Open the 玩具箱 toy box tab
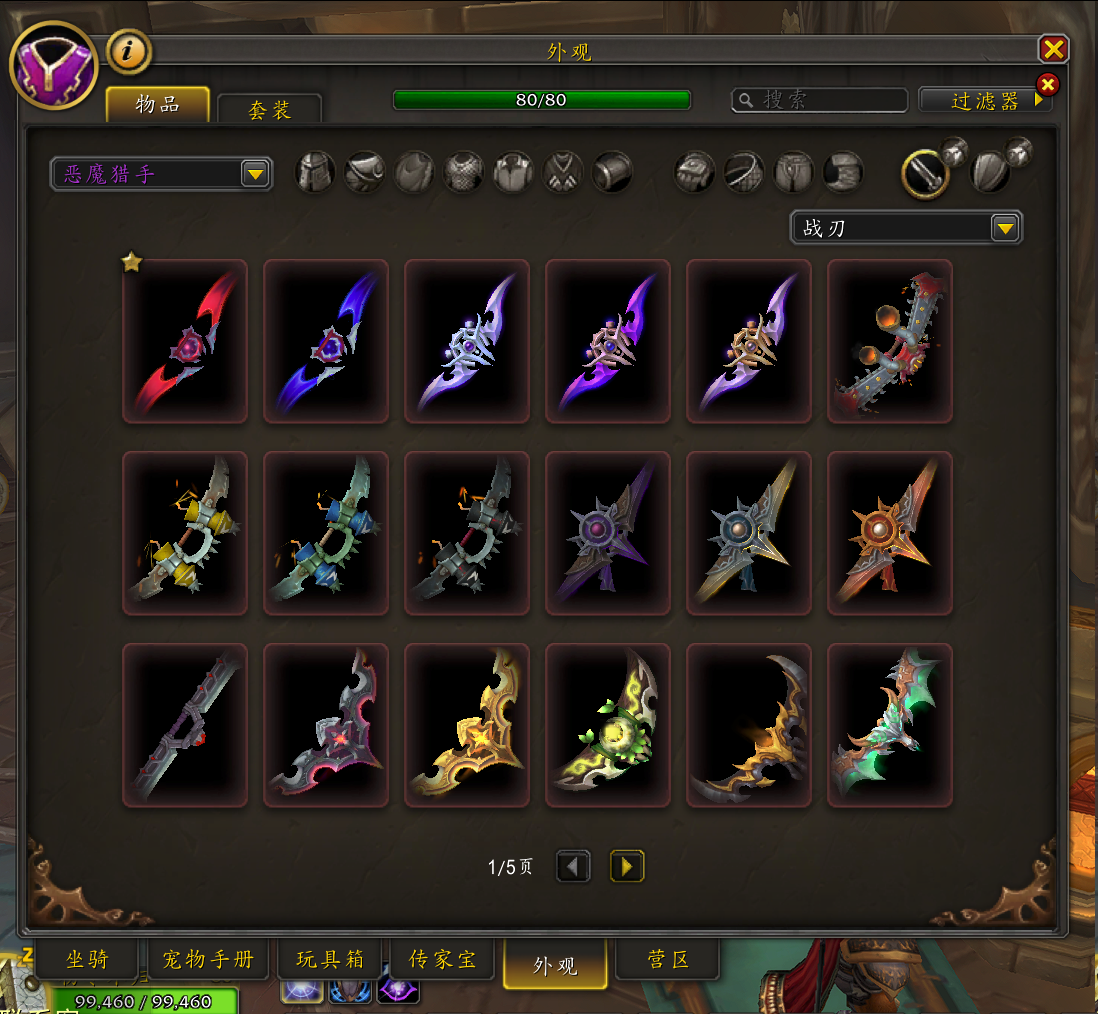This screenshot has width=1098, height=1014. [330, 960]
